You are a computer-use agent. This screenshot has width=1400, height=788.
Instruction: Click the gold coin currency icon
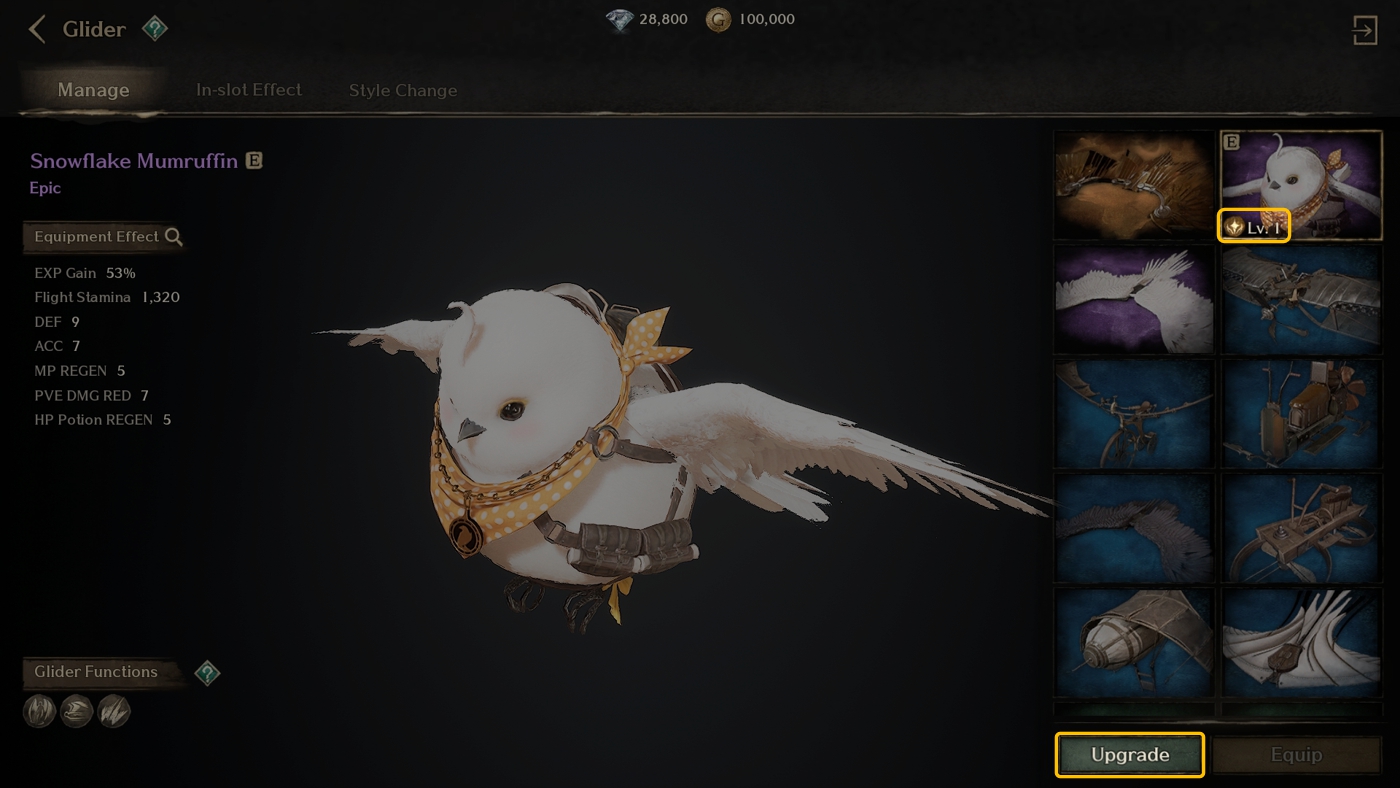coord(718,19)
